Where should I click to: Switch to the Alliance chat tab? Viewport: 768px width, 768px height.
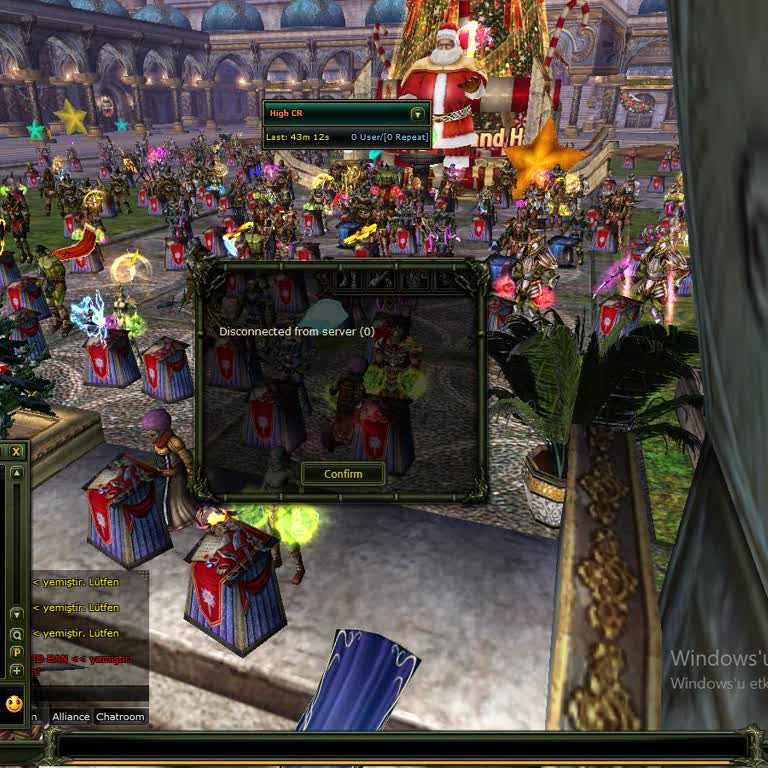click(x=70, y=717)
